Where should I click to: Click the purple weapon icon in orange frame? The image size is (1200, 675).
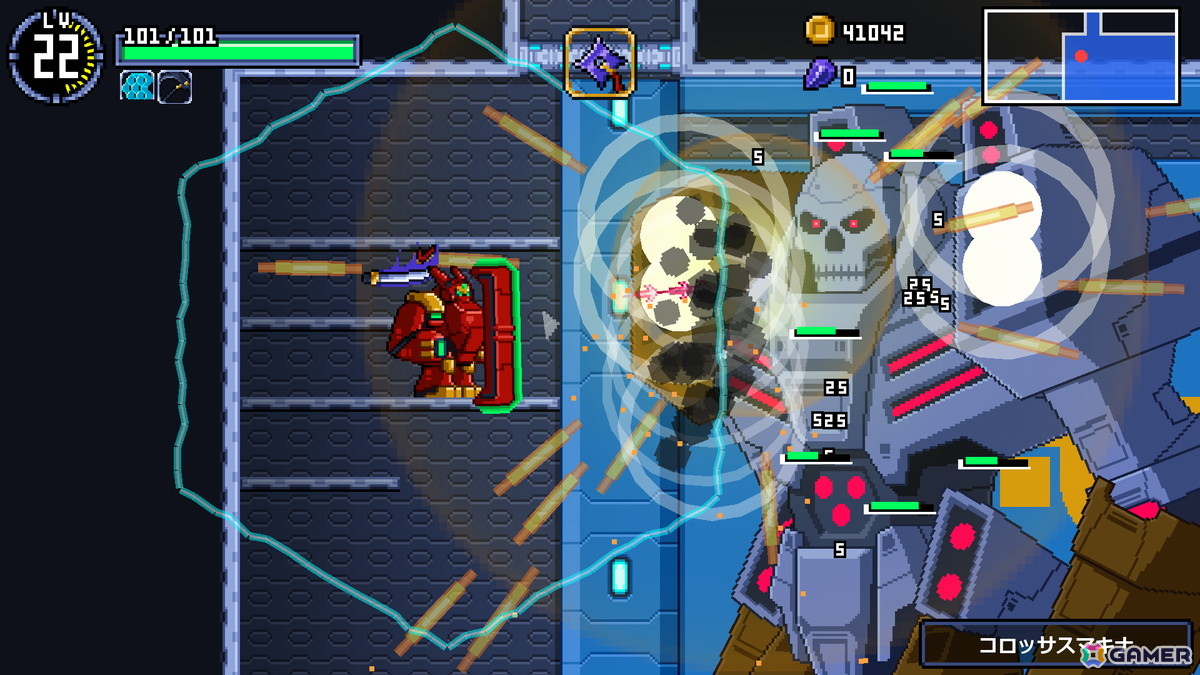[600, 62]
